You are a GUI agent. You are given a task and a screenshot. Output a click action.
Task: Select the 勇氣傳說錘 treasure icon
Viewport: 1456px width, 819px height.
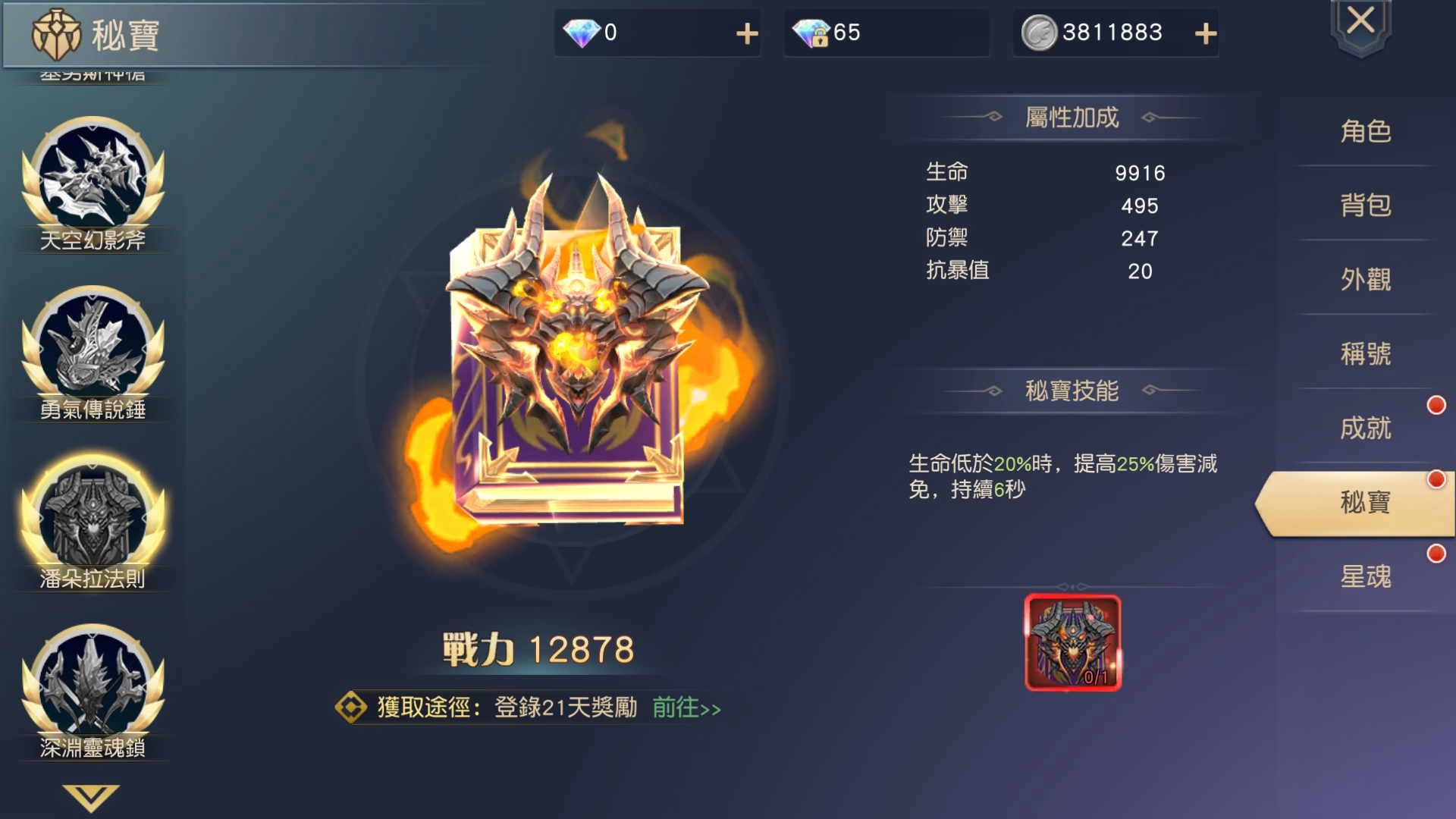tap(93, 349)
